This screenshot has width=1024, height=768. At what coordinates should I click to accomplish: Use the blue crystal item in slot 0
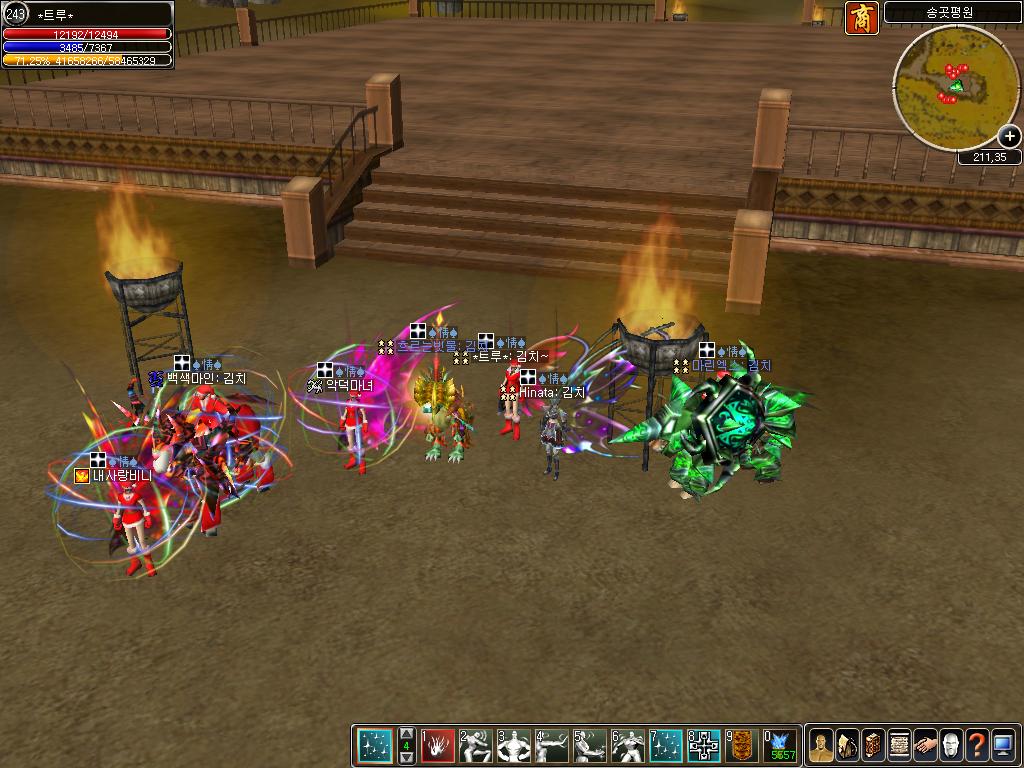[x=780, y=746]
